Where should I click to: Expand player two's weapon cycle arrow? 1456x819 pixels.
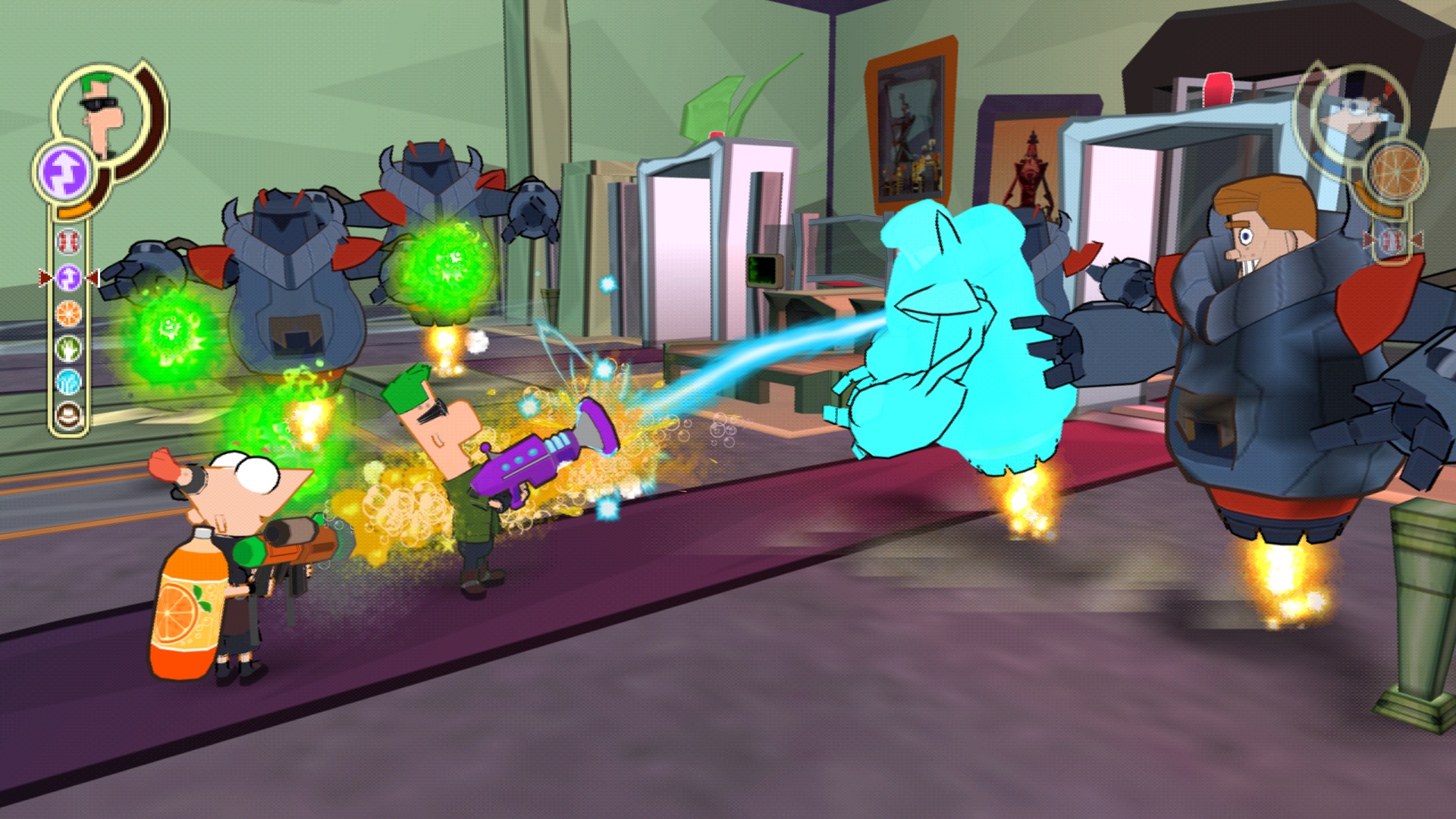click(x=1418, y=239)
